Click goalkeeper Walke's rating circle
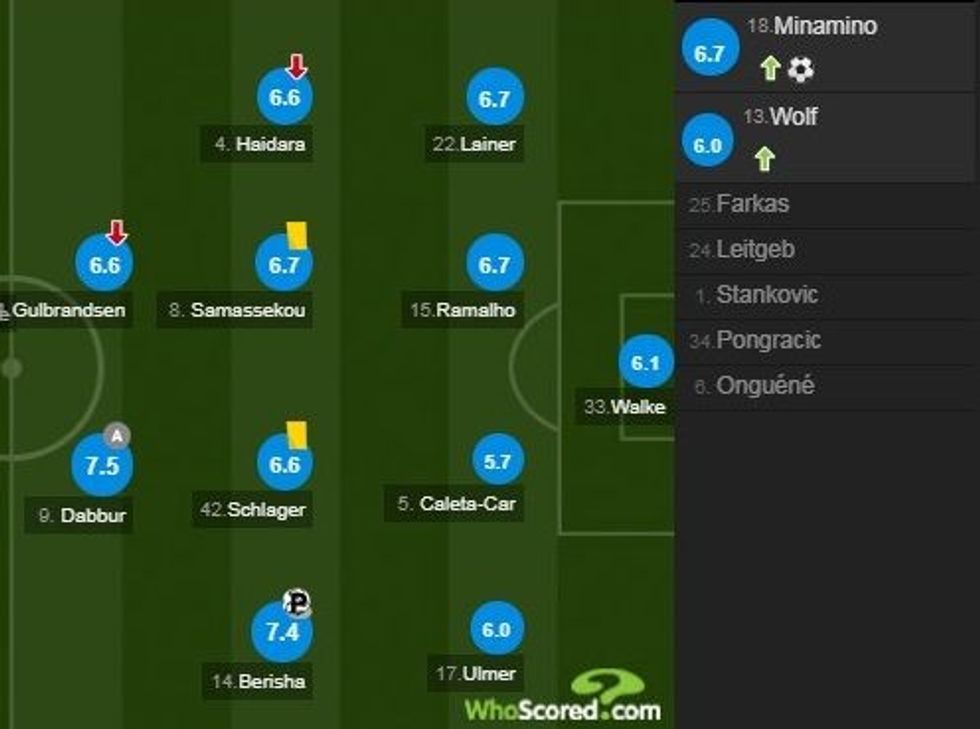This screenshot has width=980, height=729. 646,364
